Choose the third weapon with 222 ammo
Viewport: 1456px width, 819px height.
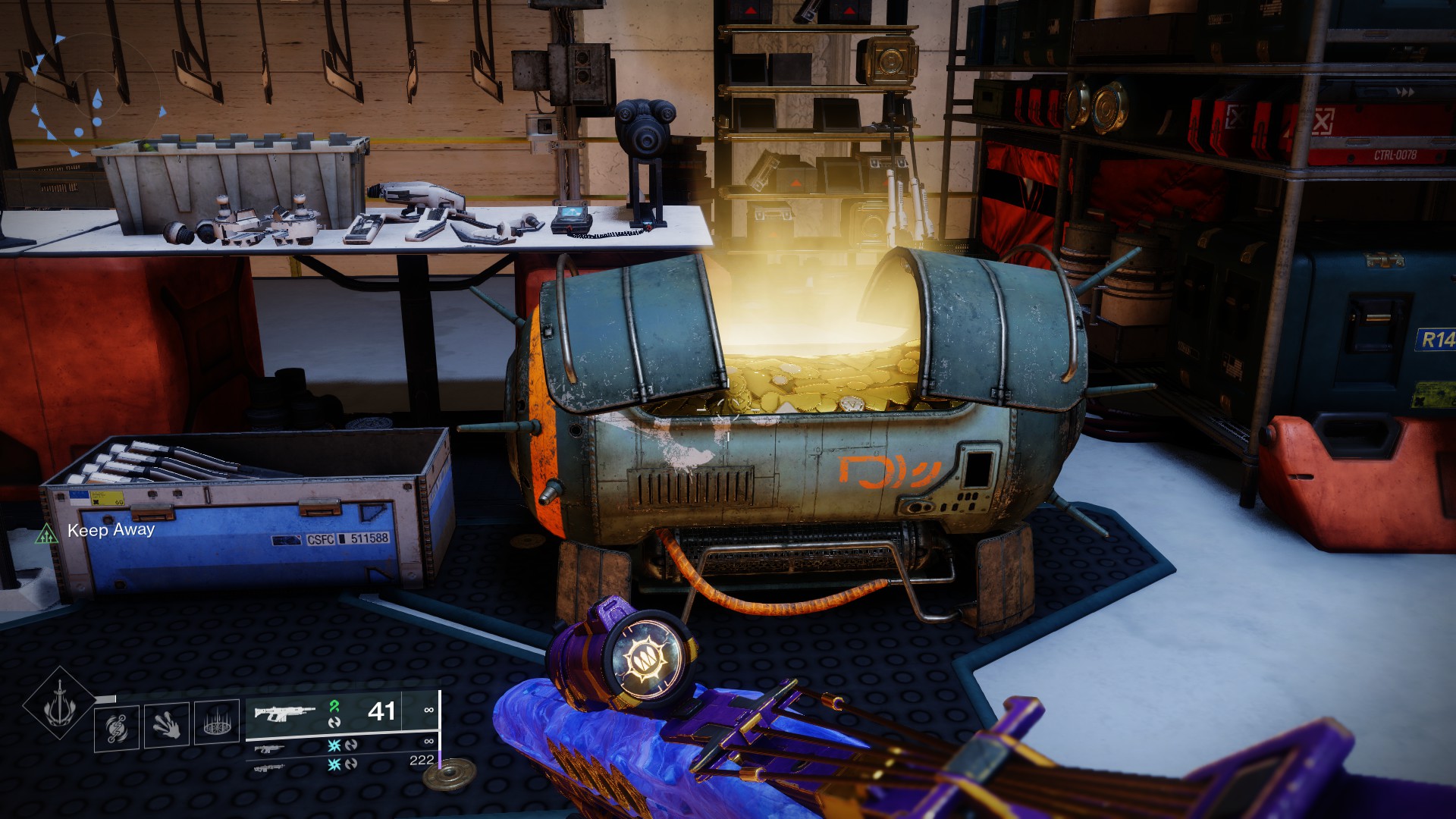[269, 767]
